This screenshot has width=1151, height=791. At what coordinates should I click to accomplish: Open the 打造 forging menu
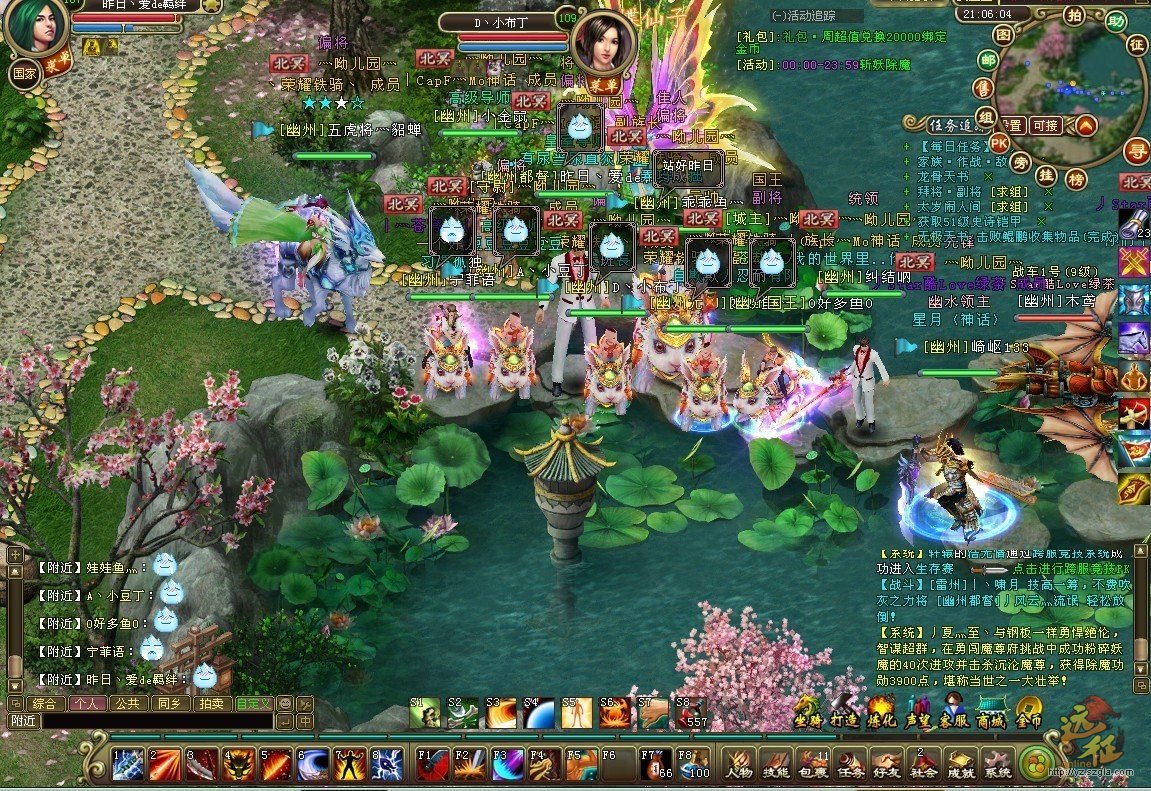(845, 719)
